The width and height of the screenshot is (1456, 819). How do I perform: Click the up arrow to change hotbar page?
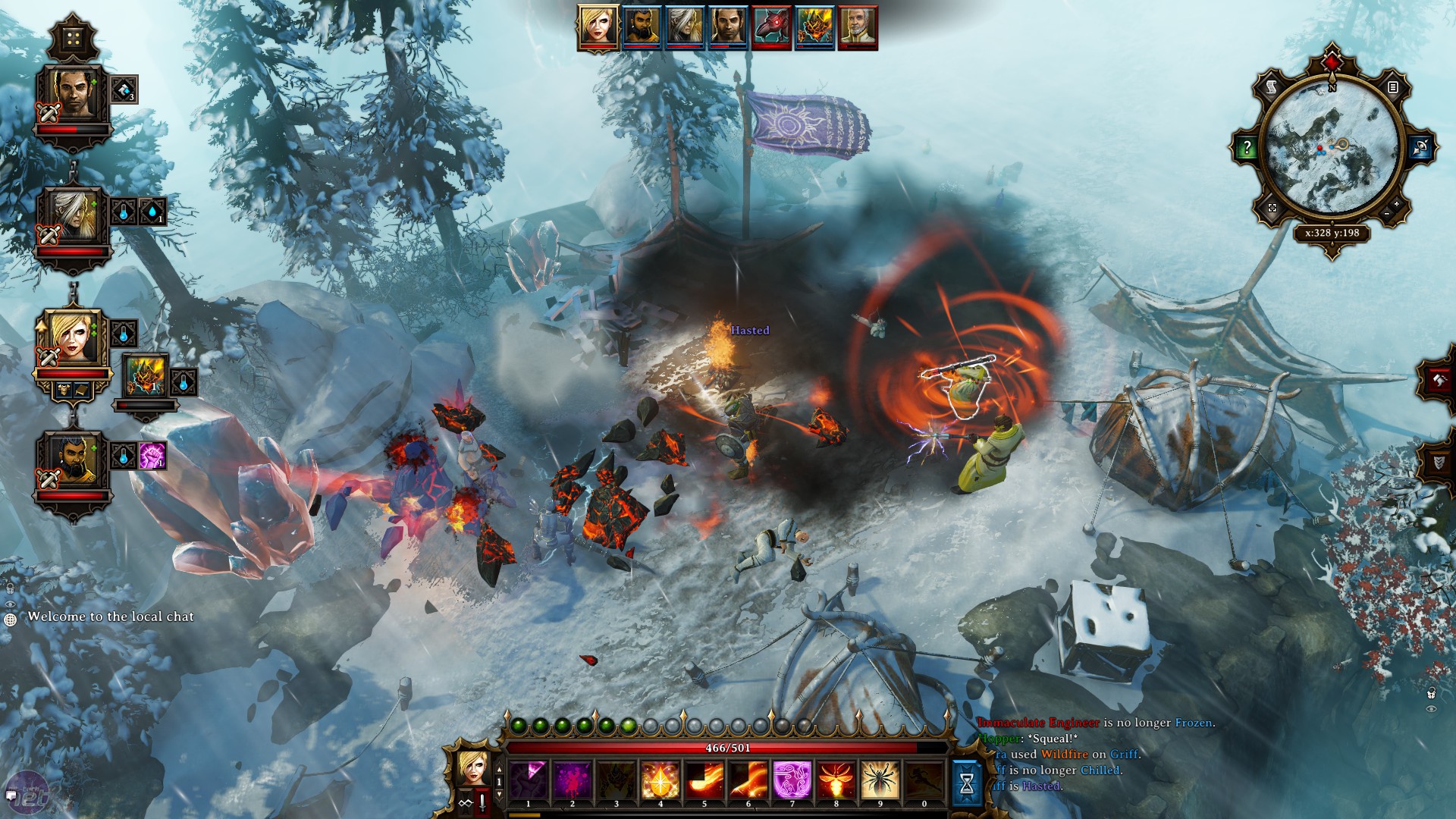pyautogui.click(x=499, y=769)
